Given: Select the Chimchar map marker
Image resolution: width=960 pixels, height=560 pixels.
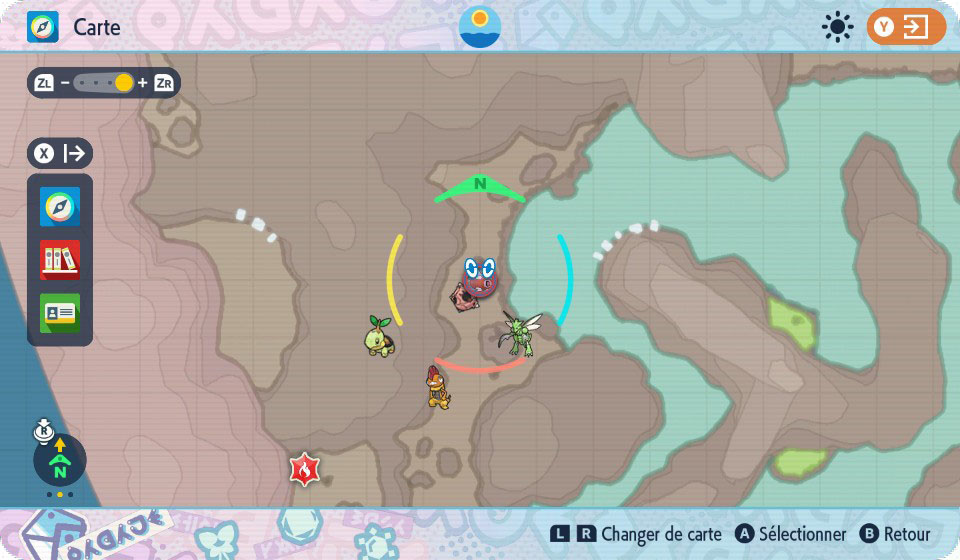Looking at the screenshot, I should click(438, 387).
